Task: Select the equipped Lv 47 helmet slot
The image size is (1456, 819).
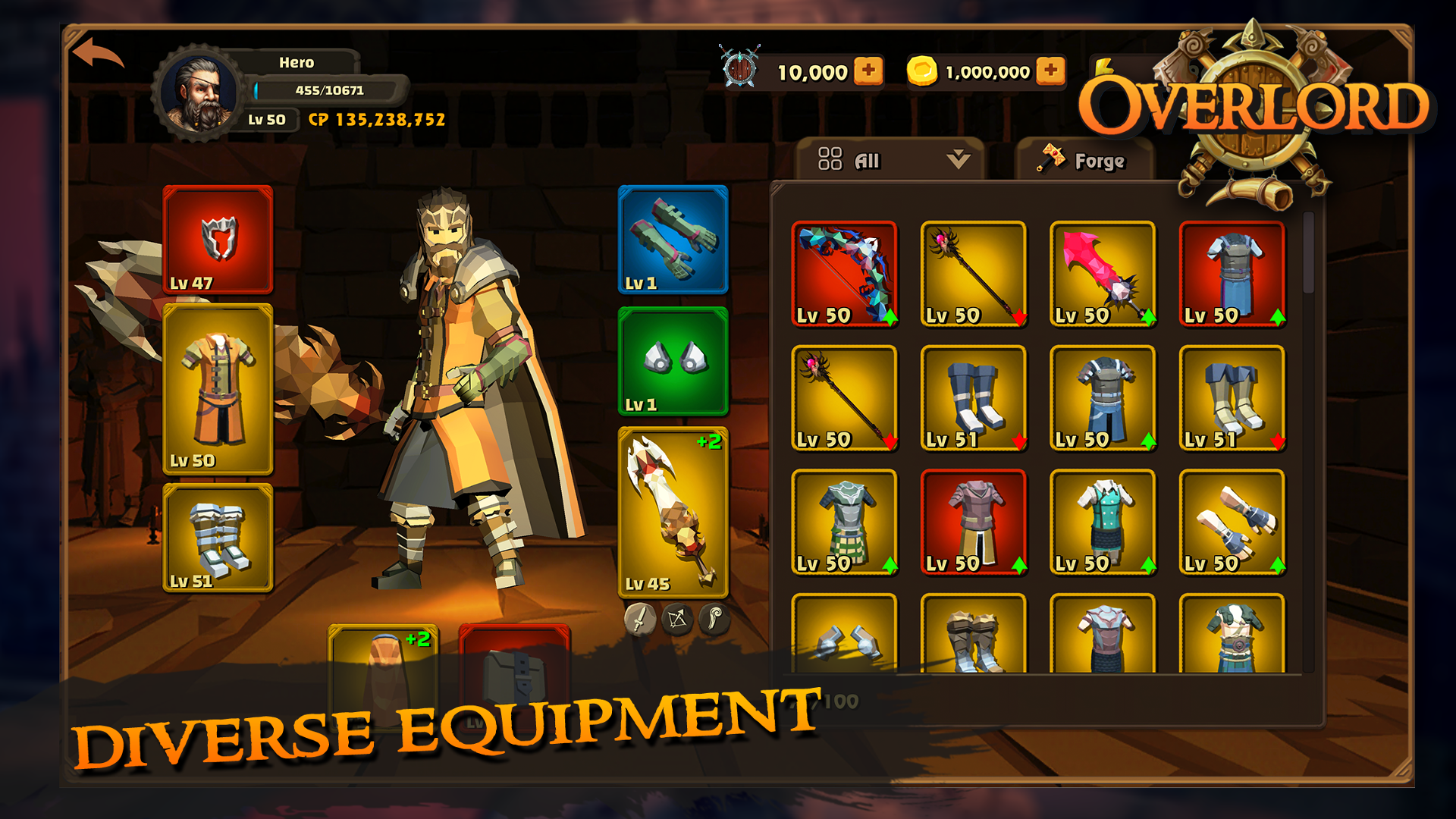Action: tap(218, 240)
